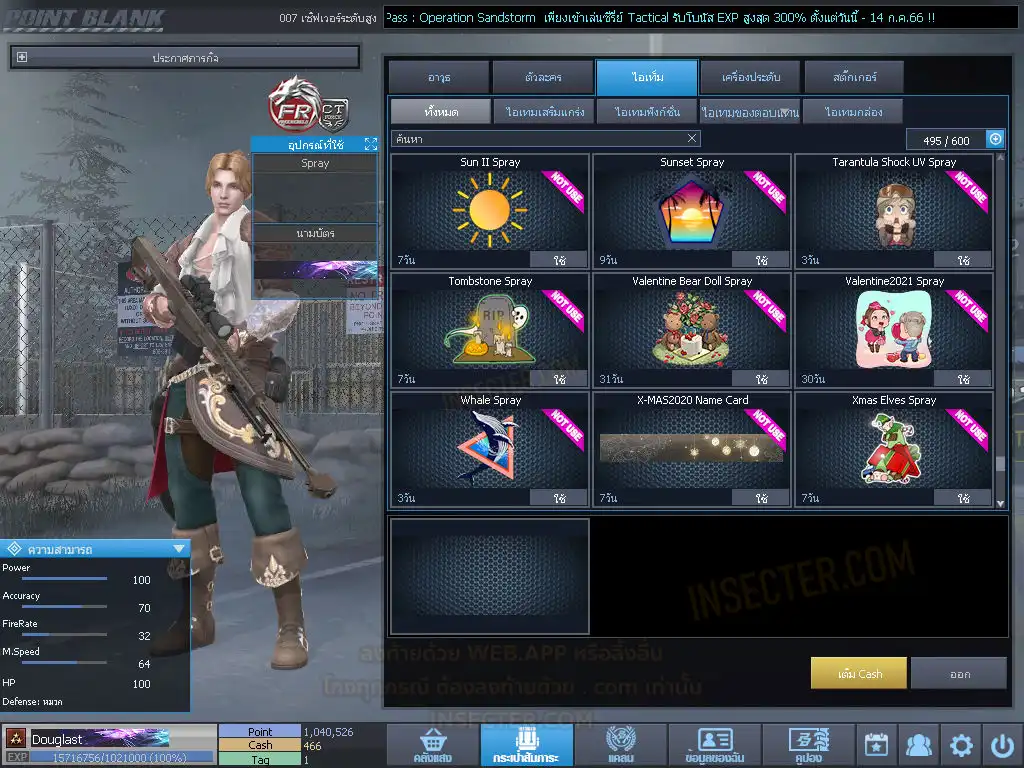
Task: Open settings with the gear icon
Action: tap(961, 745)
